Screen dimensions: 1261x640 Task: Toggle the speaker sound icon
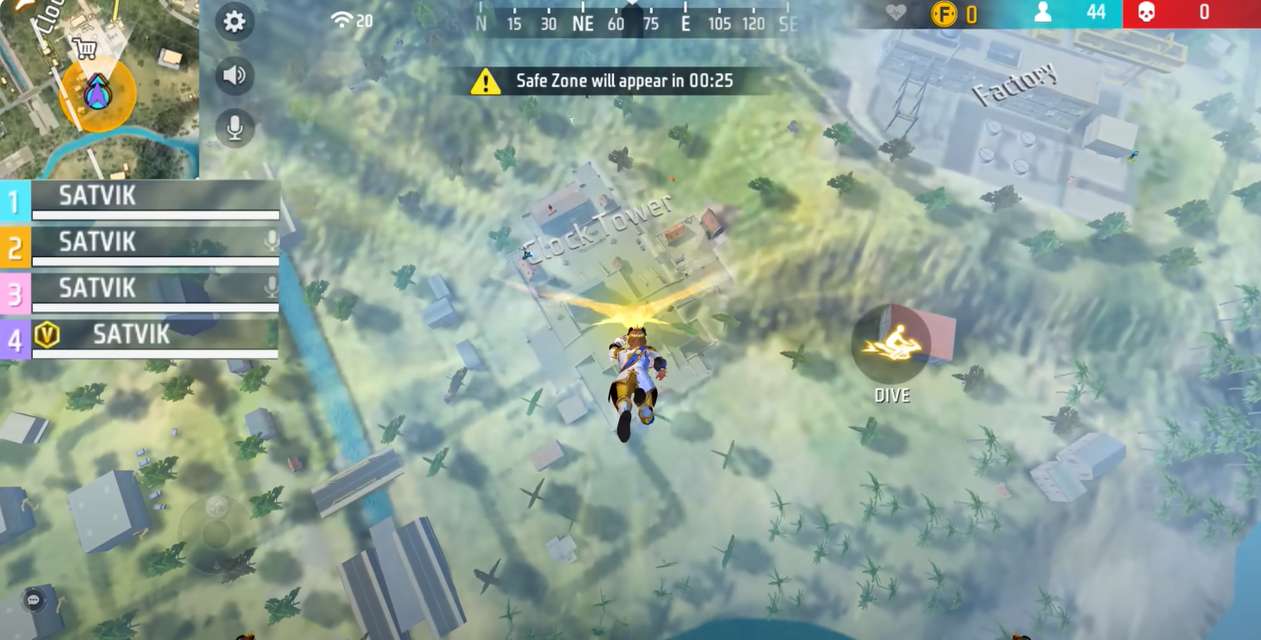[234, 75]
